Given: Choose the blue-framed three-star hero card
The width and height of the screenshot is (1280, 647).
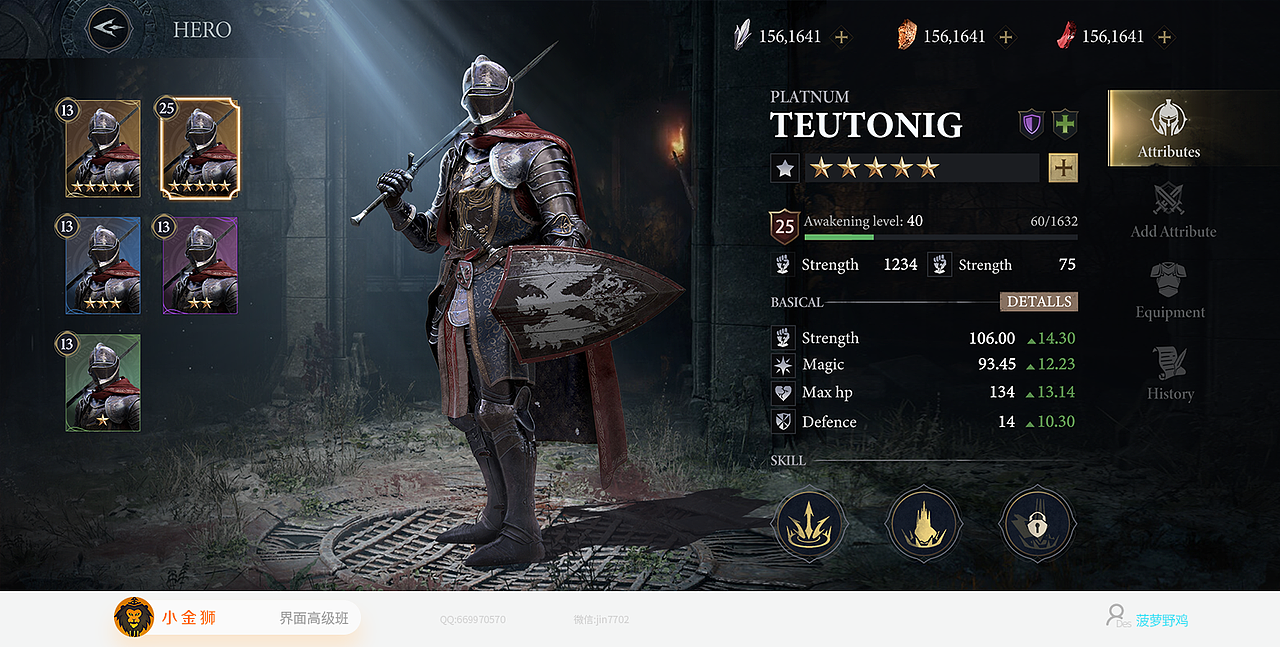Looking at the screenshot, I should (102, 266).
